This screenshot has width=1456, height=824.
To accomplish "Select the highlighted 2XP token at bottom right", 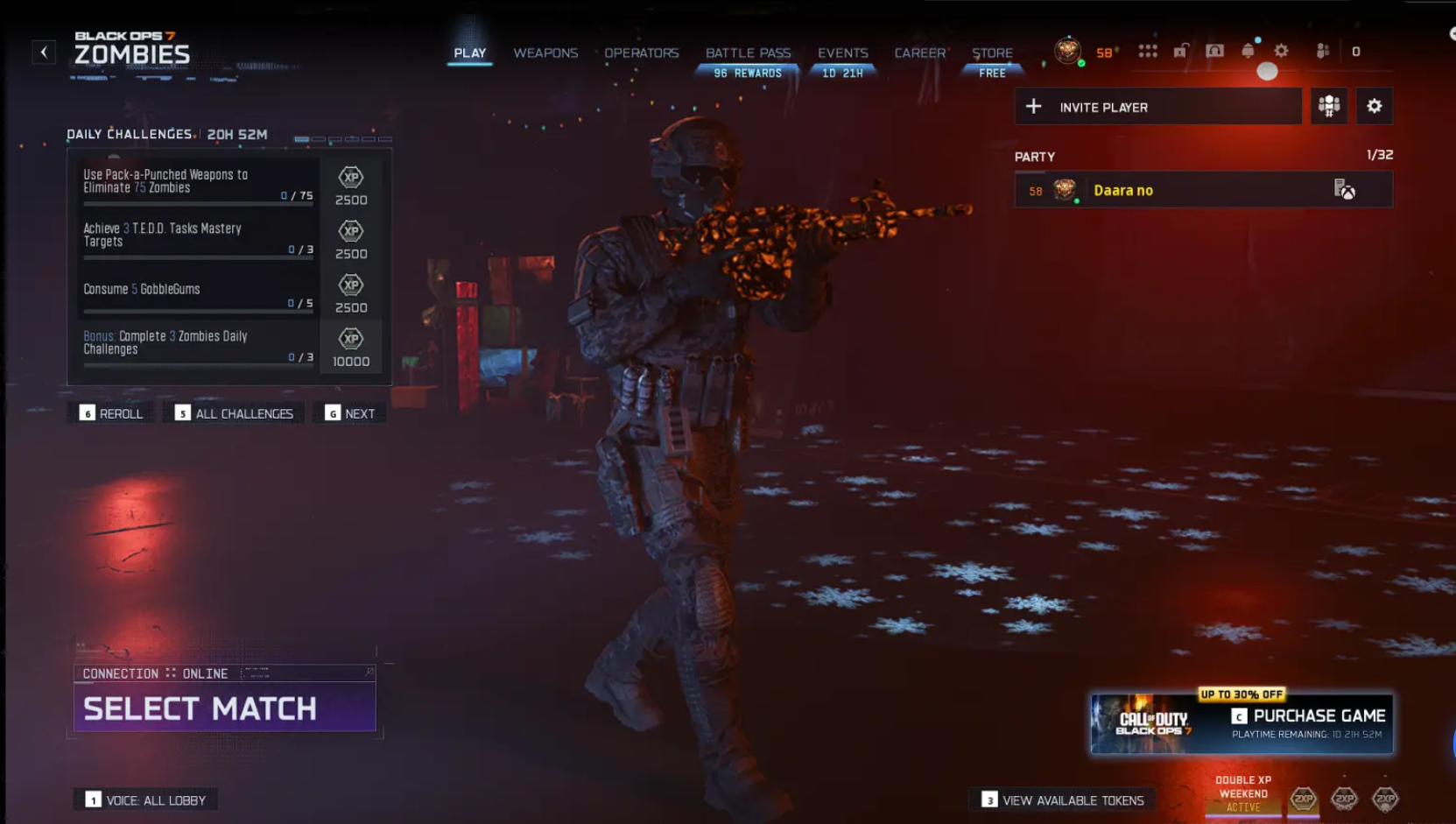I will (x=1305, y=799).
